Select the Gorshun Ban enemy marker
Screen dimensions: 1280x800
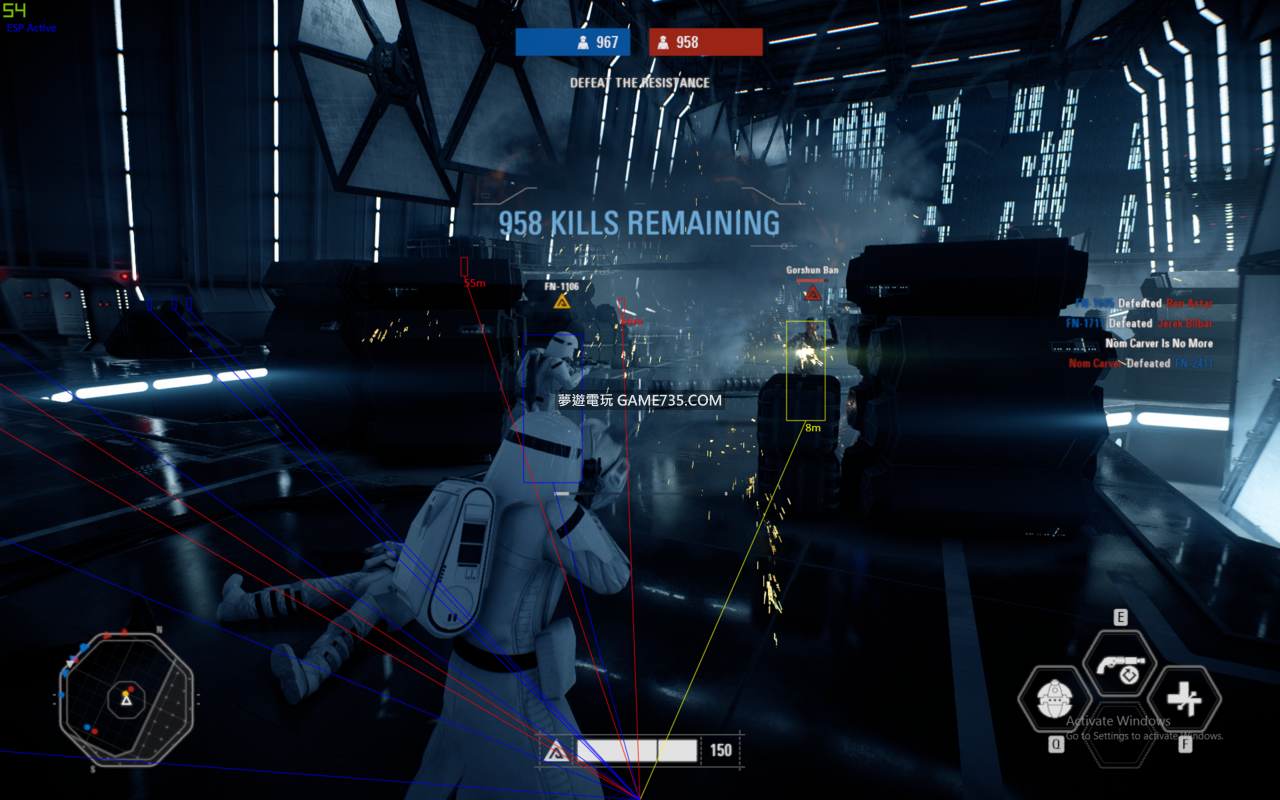tap(812, 293)
